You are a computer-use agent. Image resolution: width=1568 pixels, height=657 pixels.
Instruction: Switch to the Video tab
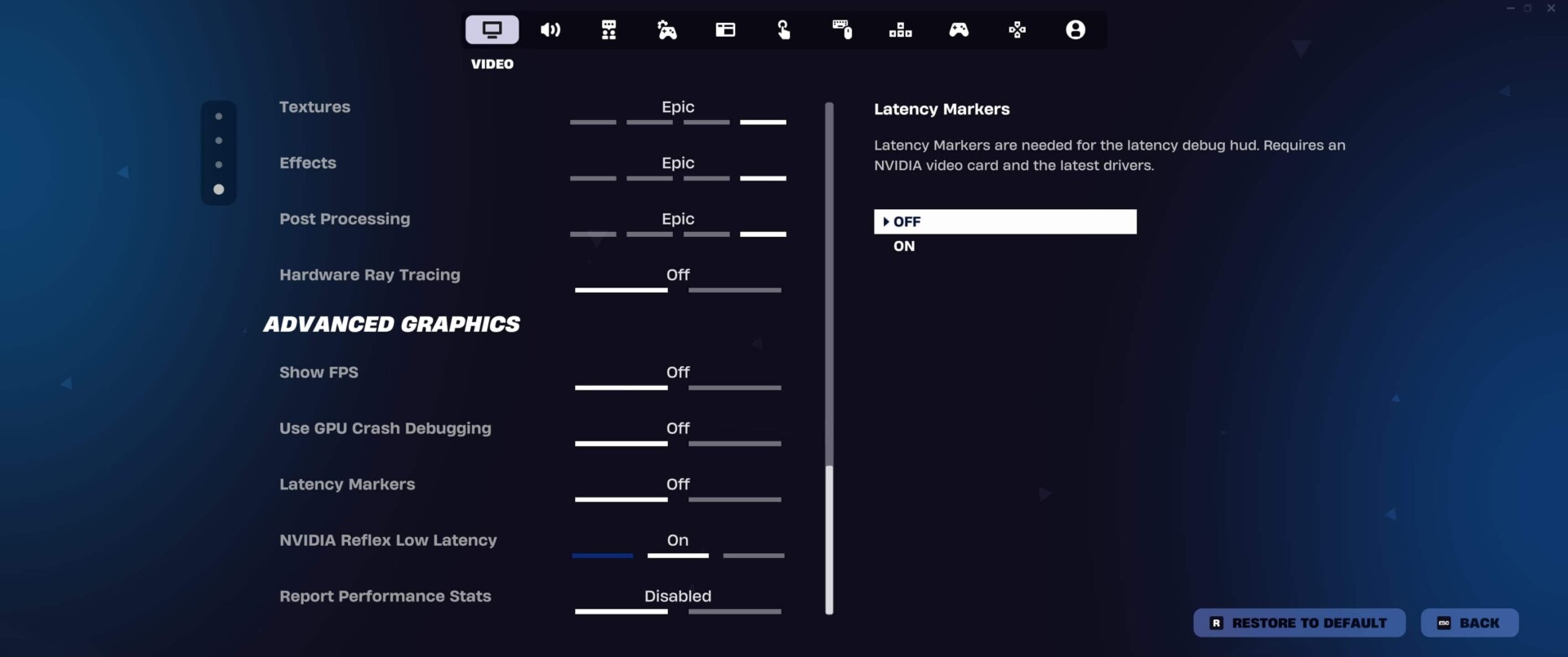point(492,29)
